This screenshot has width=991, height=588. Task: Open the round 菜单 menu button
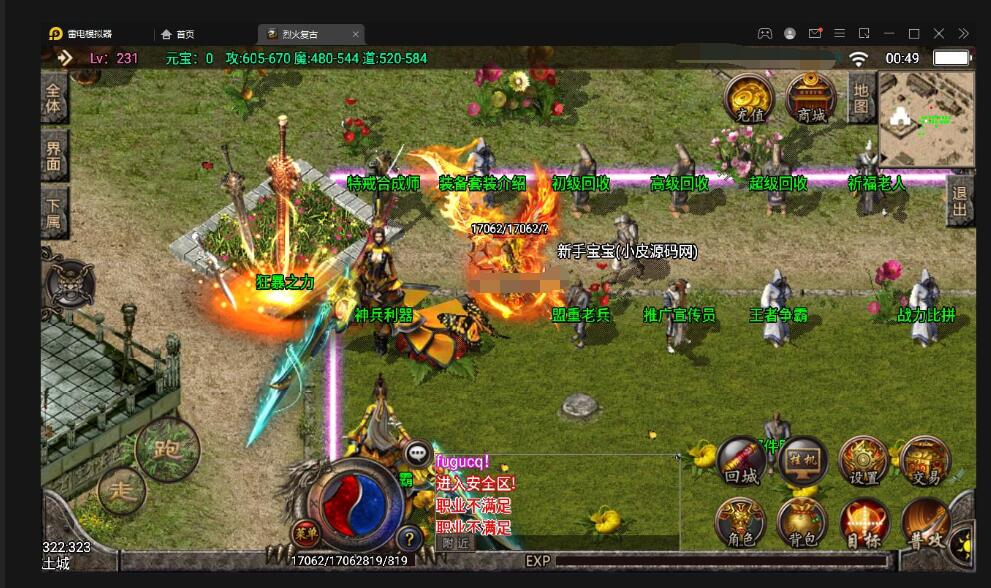pyautogui.click(x=306, y=534)
